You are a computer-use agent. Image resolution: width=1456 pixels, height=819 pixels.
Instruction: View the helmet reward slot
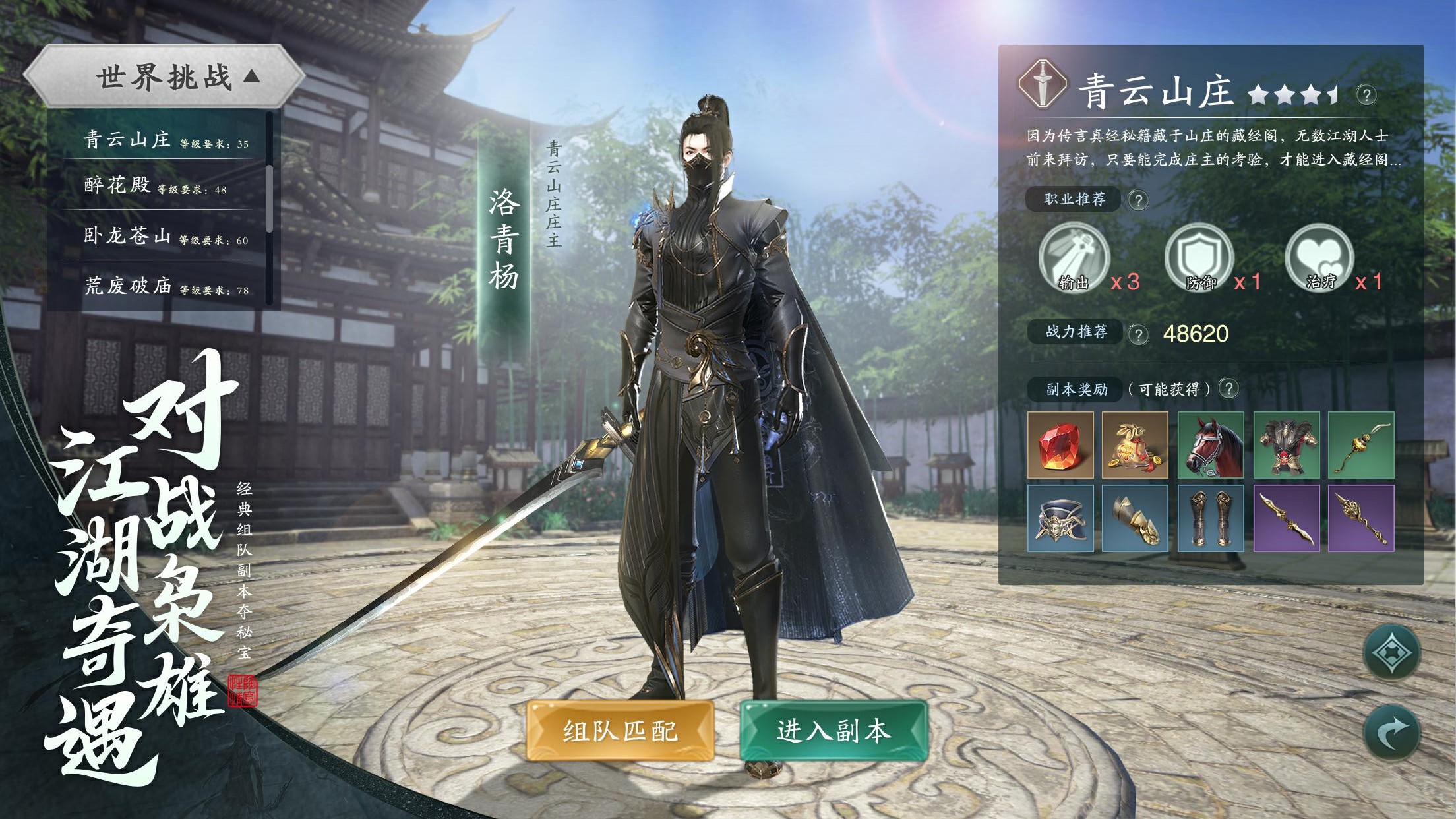1060,518
